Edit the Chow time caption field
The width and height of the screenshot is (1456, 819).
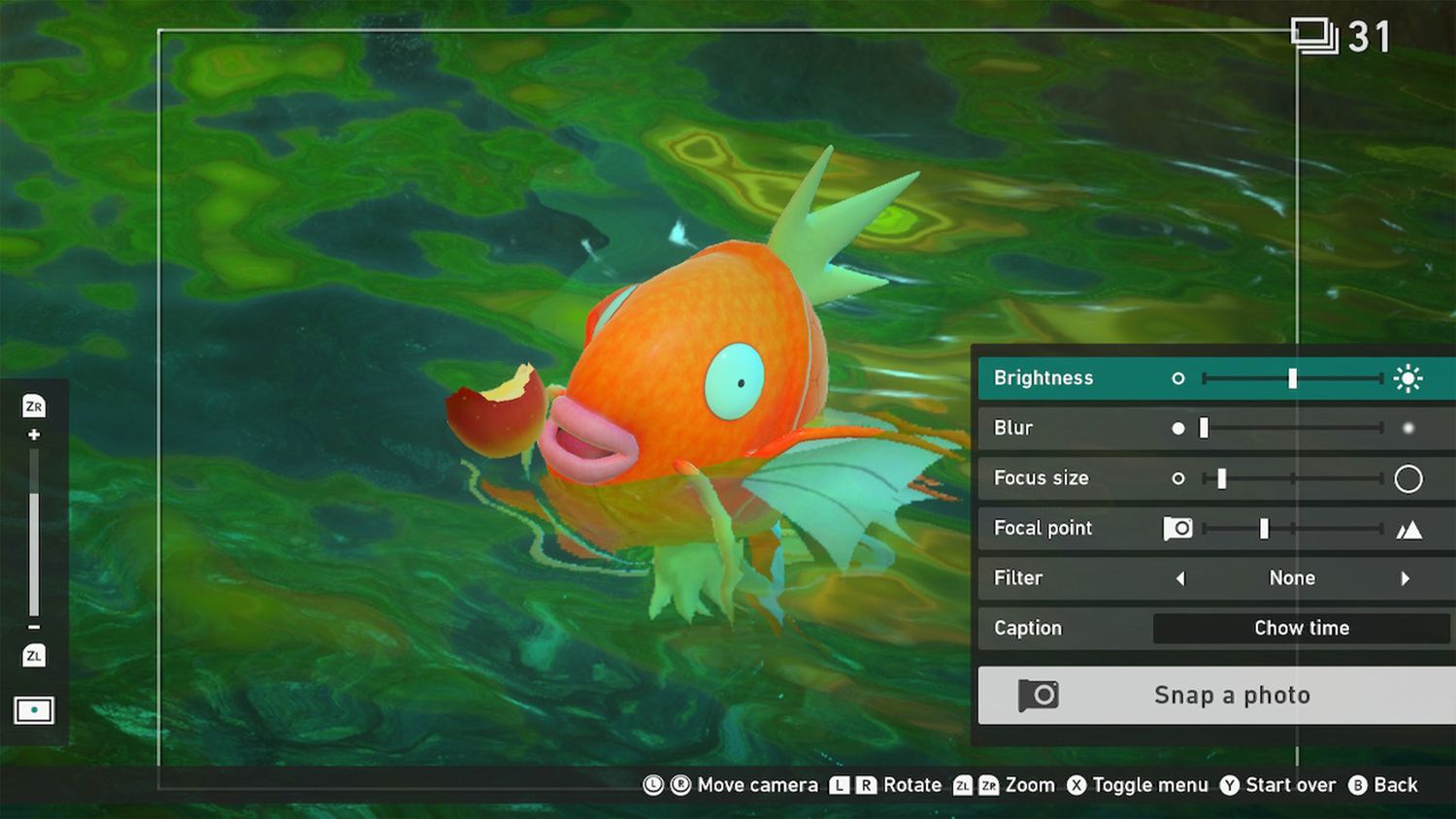[1301, 628]
